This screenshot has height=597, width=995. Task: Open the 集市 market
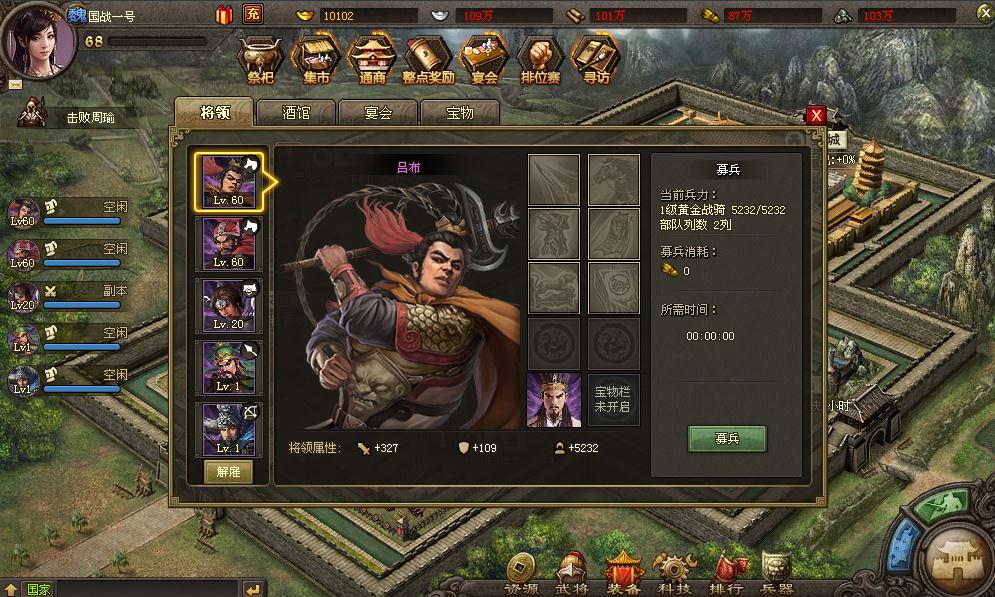pyautogui.click(x=317, y=62)
